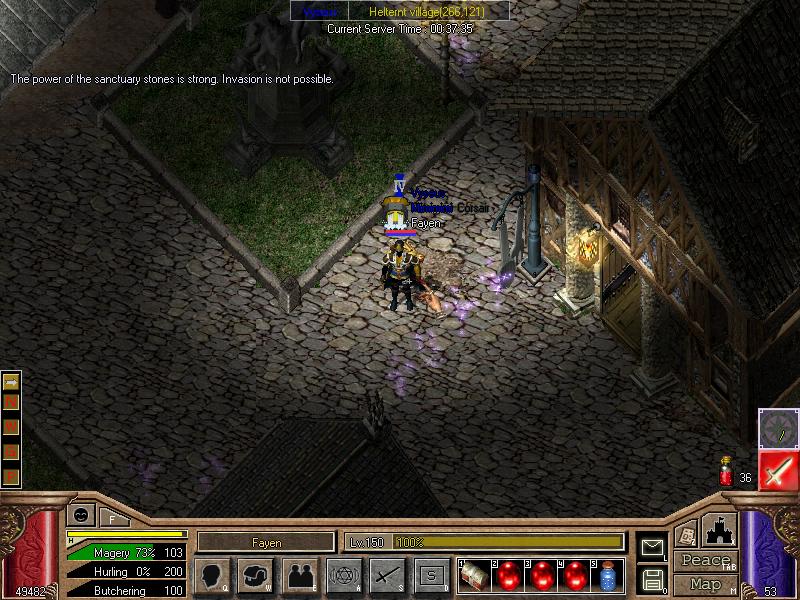The width and height of the screenshot is (800, 600).
Task: Open the castle guild button
Action: pos(721,530)
